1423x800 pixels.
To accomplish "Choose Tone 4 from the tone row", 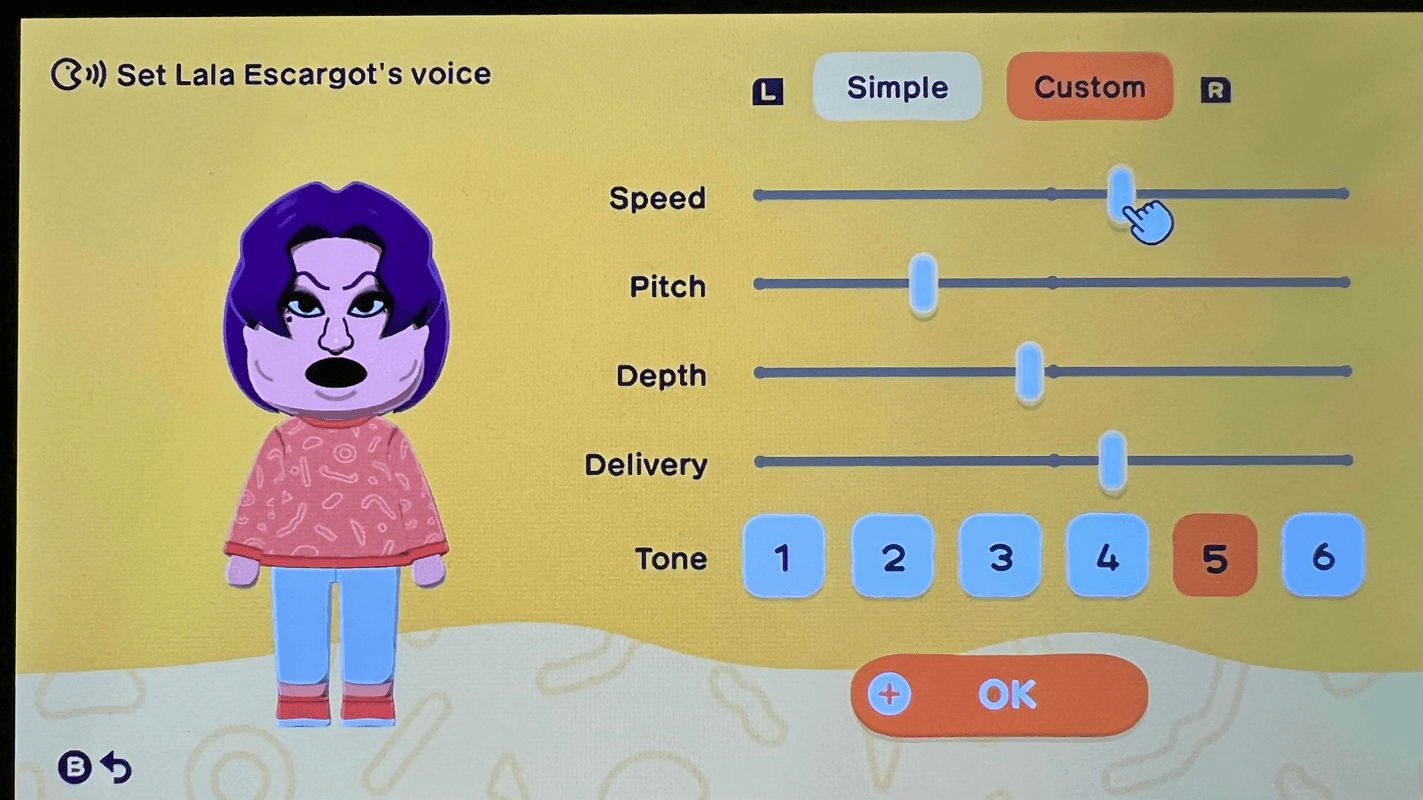I will [1107, 558].
